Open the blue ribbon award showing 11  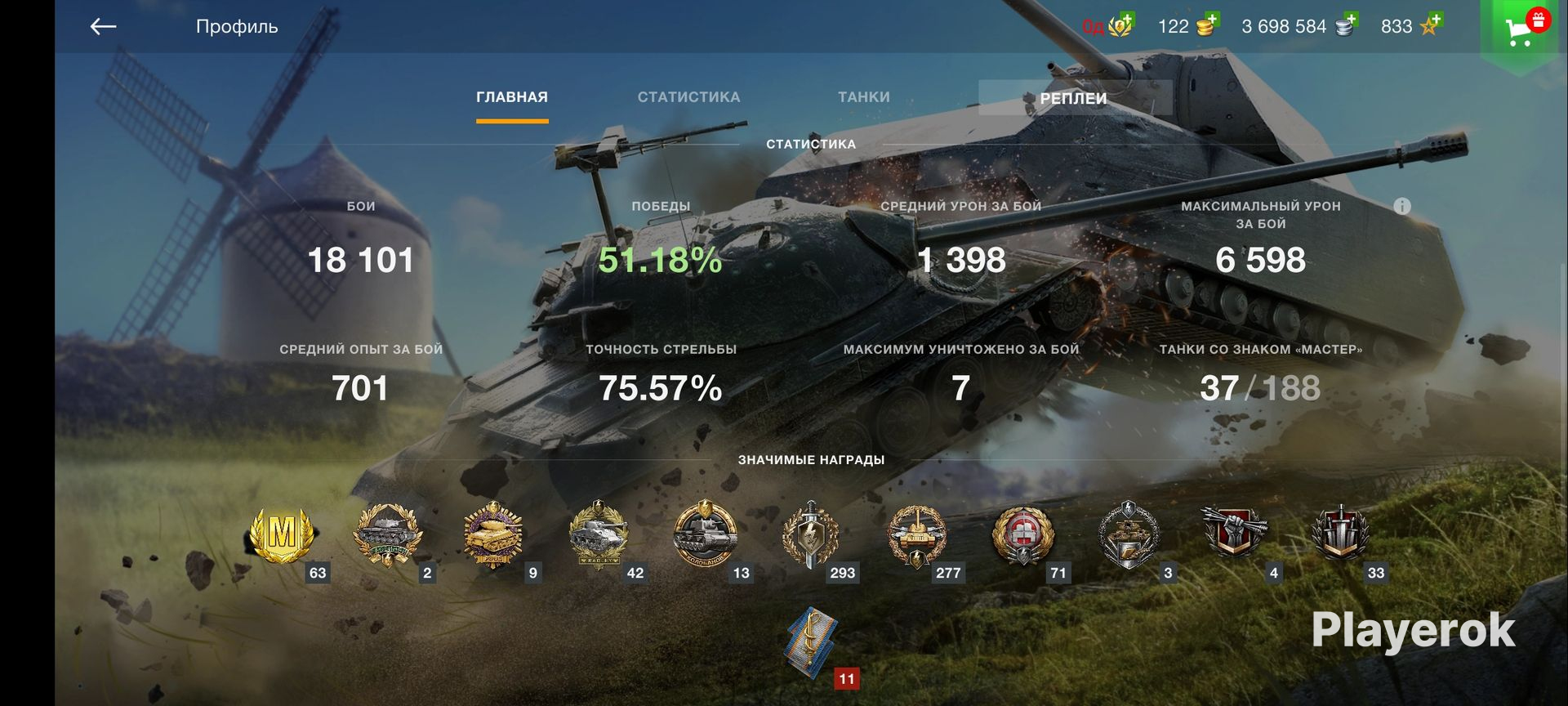click(813, 643)
